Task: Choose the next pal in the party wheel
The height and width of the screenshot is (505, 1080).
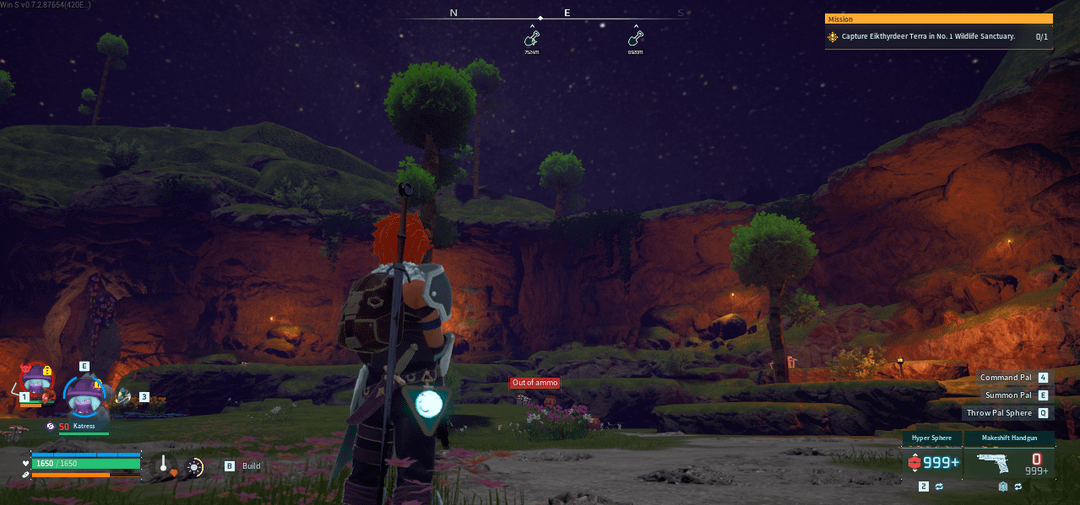Action: pos(124,397)
